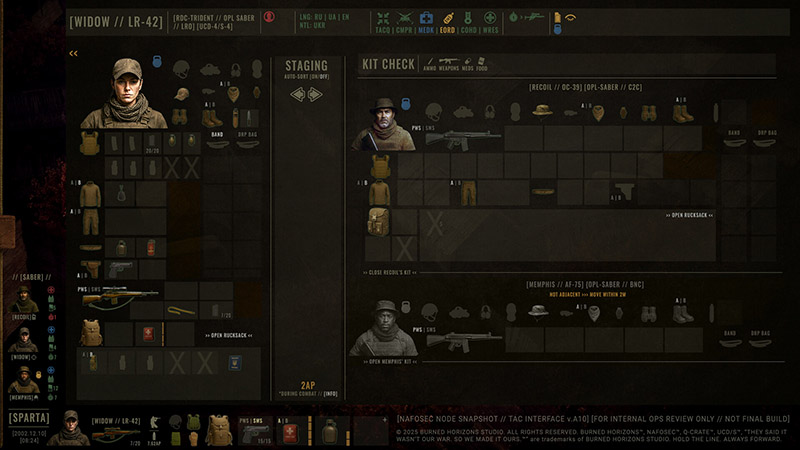Viewport: 800px width, 450px height.
Task: Collapse panel with double-arrow back button
Action: (73, 53)
